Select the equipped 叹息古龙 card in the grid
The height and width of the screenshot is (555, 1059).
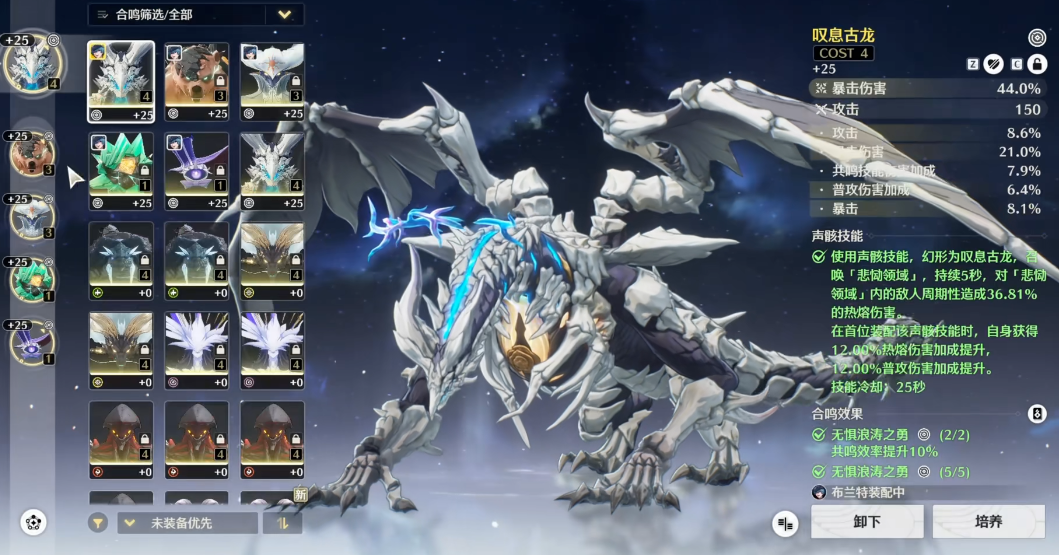(x=121, y=75)
